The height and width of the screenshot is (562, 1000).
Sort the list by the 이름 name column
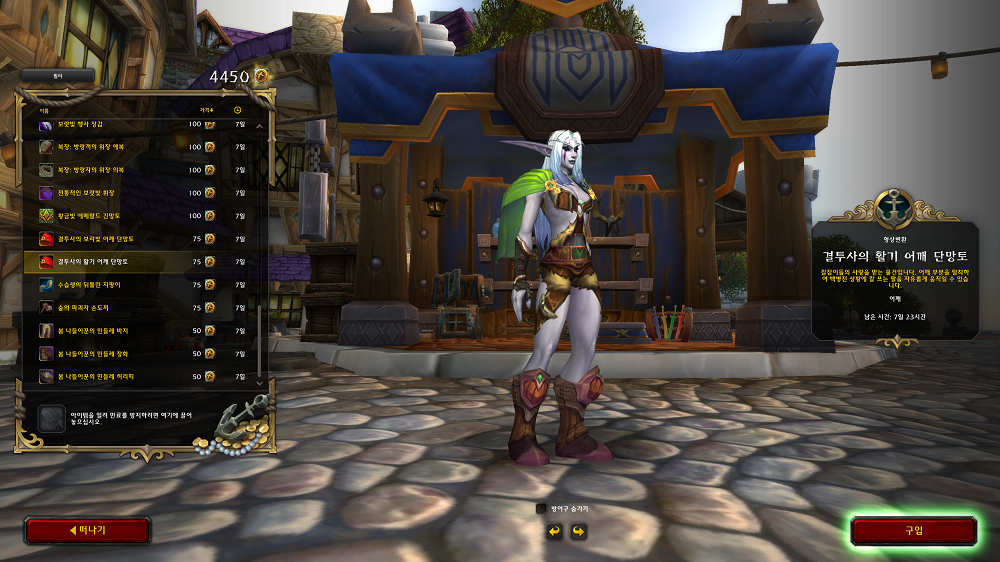click(x=44, y=109)
